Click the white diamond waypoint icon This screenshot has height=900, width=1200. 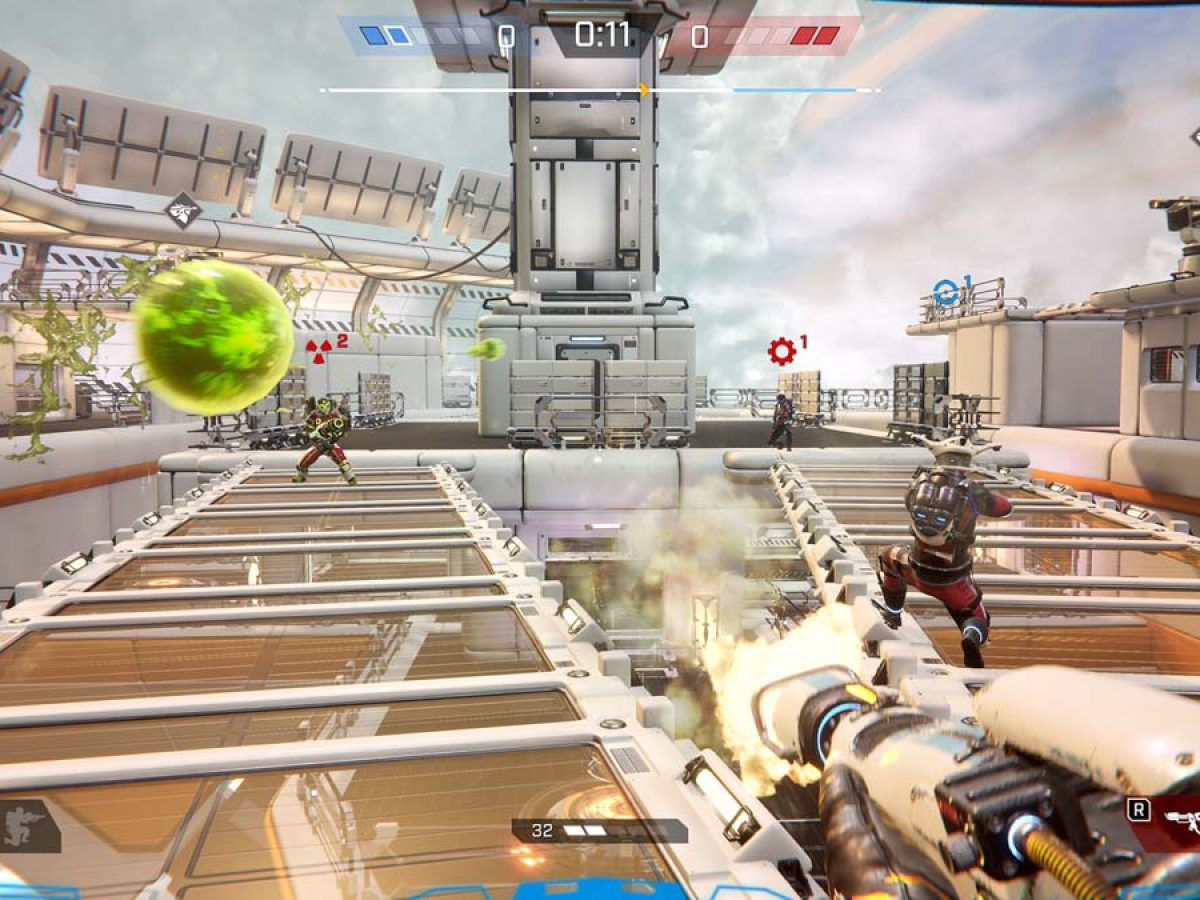click(183, 210)
